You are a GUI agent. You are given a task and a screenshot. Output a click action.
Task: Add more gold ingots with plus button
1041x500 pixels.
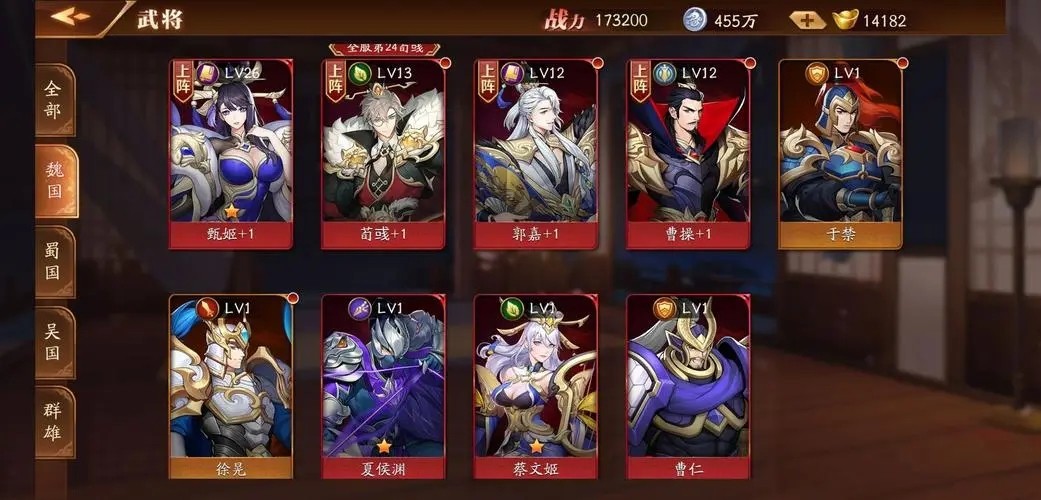pyautogui.click(x=808, y=20)
